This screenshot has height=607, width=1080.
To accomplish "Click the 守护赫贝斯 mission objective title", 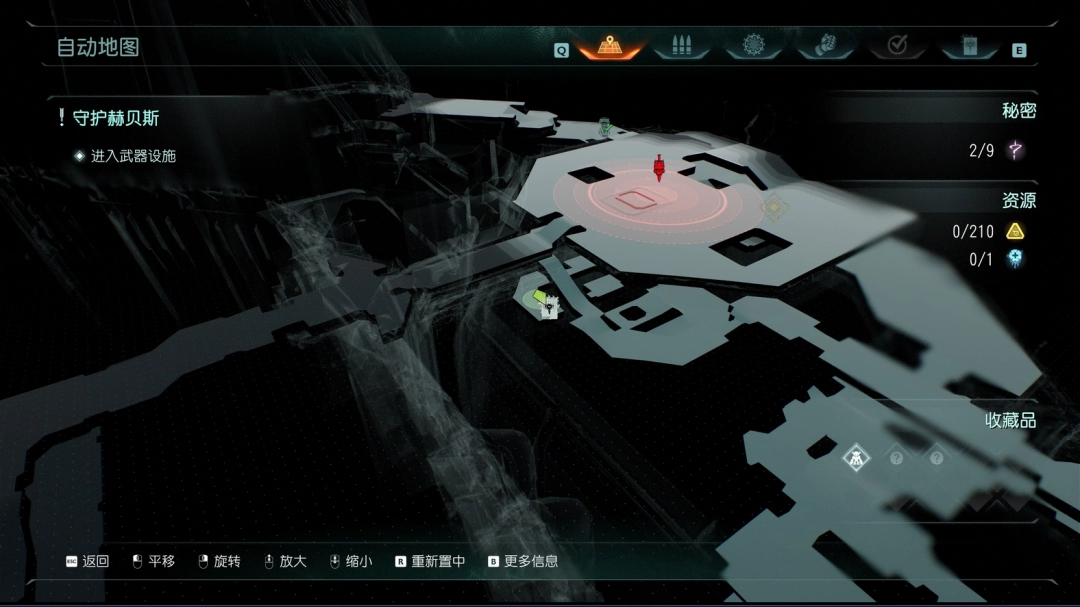I will coord(115,118).
